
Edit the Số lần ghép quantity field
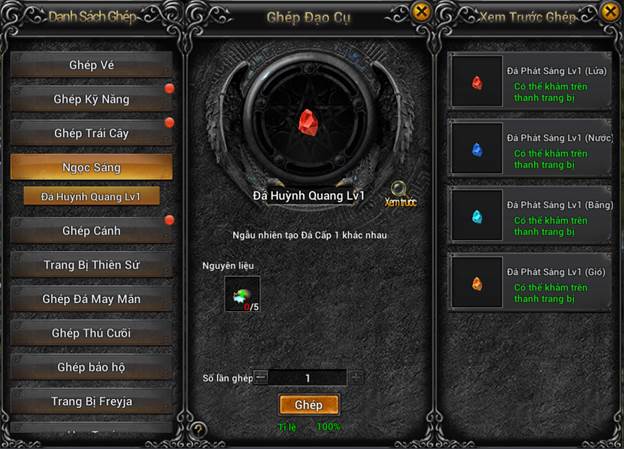click(x=308, y=378)
